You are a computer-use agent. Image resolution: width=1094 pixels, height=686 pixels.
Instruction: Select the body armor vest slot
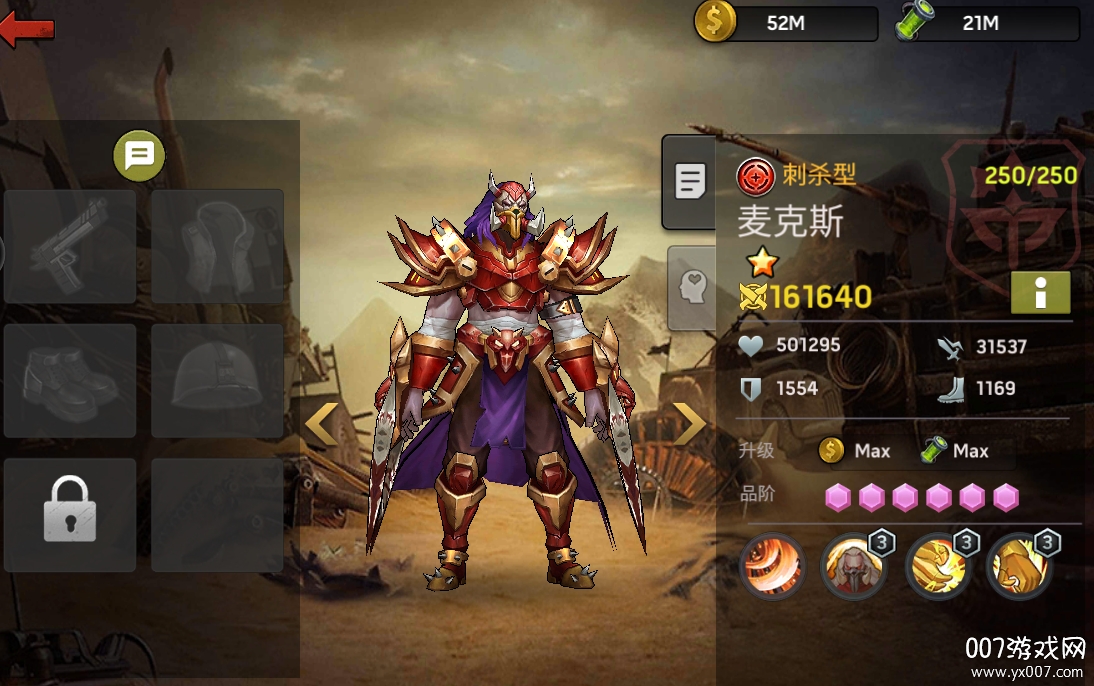(x=218, y=246)
